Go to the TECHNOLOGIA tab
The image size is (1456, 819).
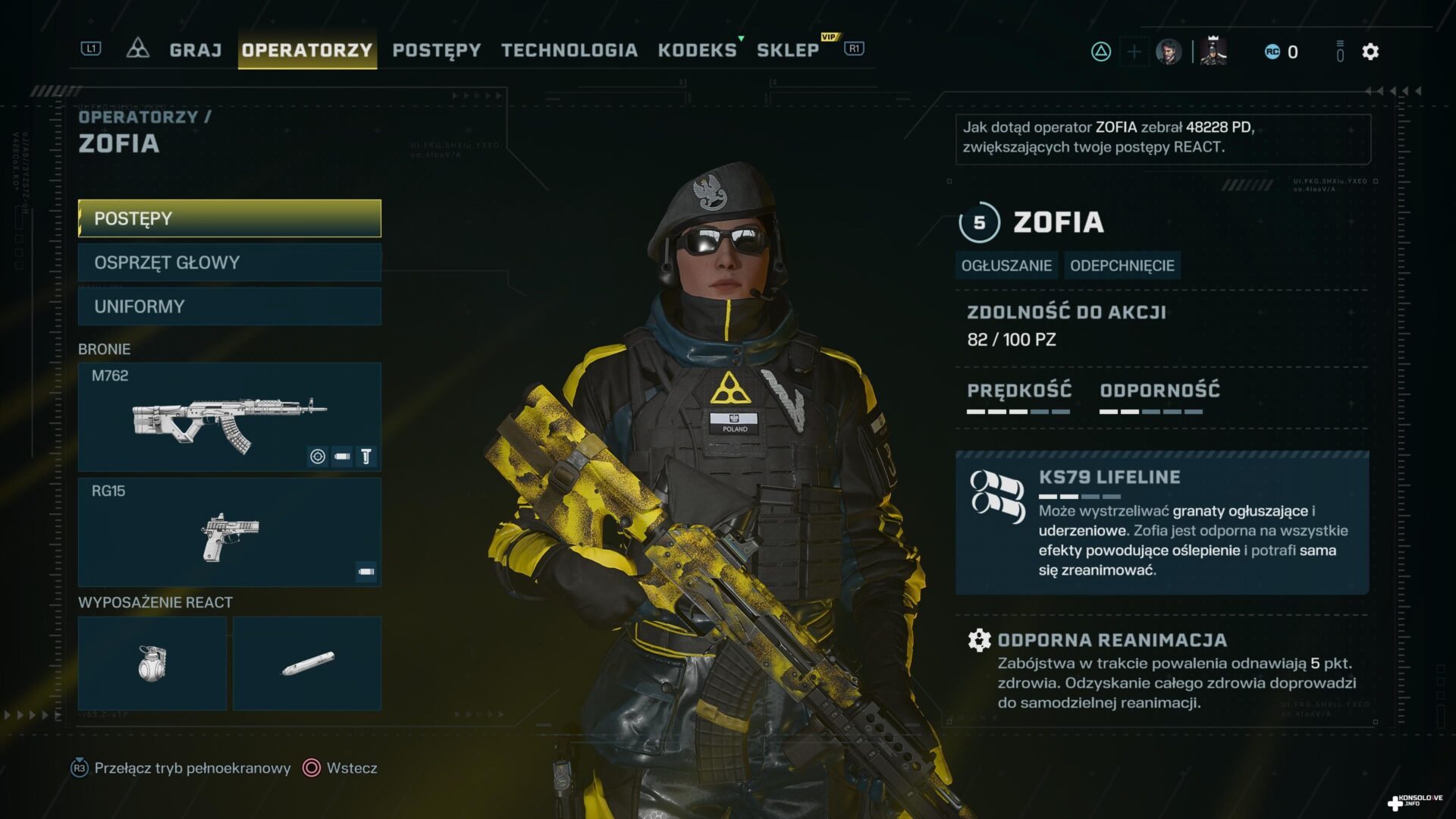tap(570, 50)
